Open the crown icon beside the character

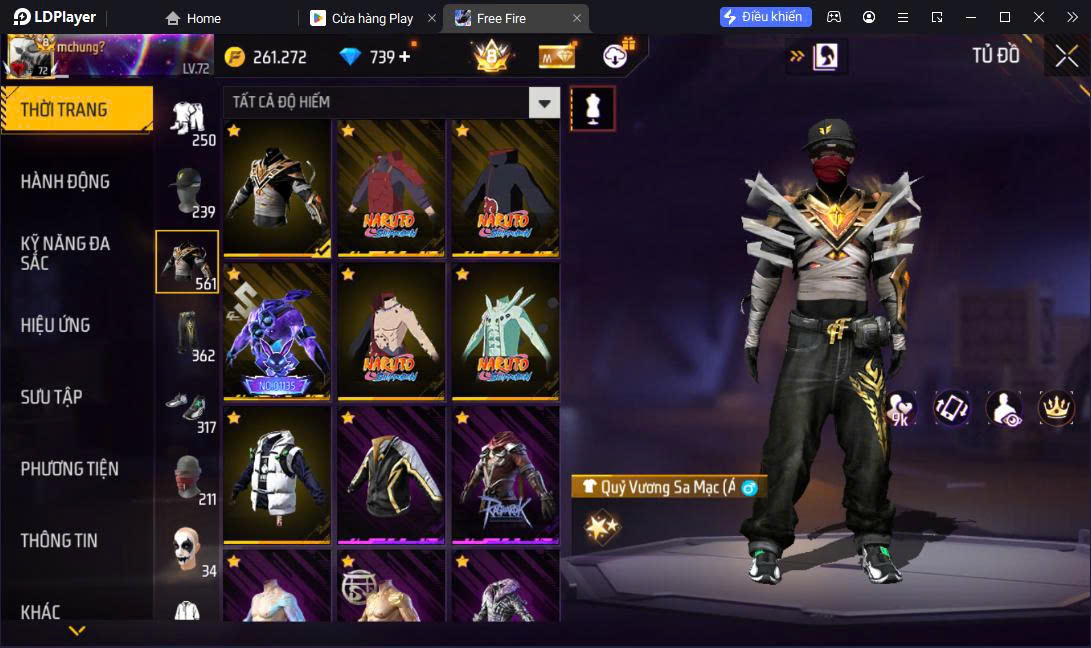click(x=1056, y=407)
